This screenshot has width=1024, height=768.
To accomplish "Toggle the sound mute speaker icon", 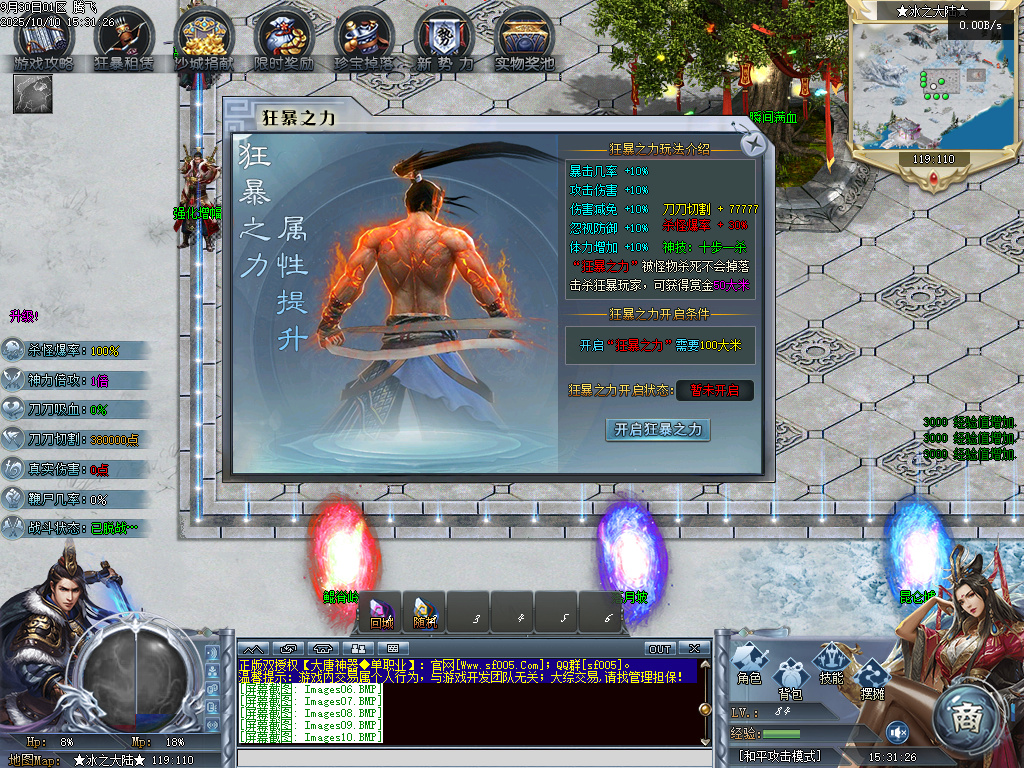I will pos(898,732).
